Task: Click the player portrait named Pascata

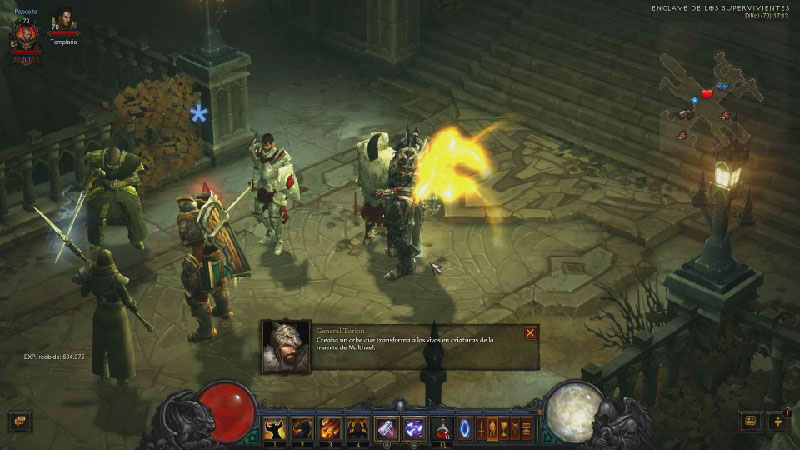Action: coord(26,35)
